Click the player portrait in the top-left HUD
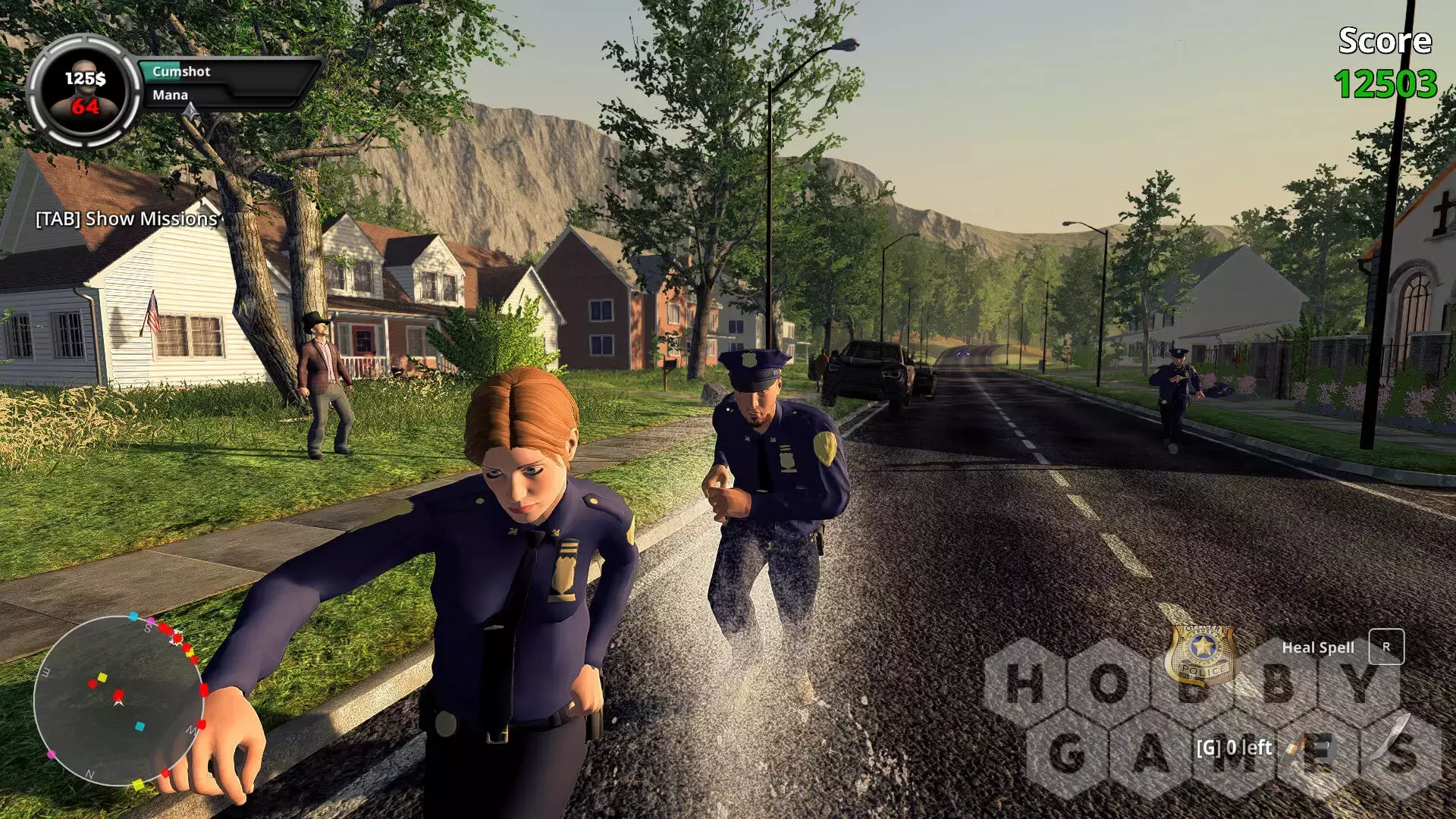This screenshot has width=1456, height=819. click(x=84, y=91)
